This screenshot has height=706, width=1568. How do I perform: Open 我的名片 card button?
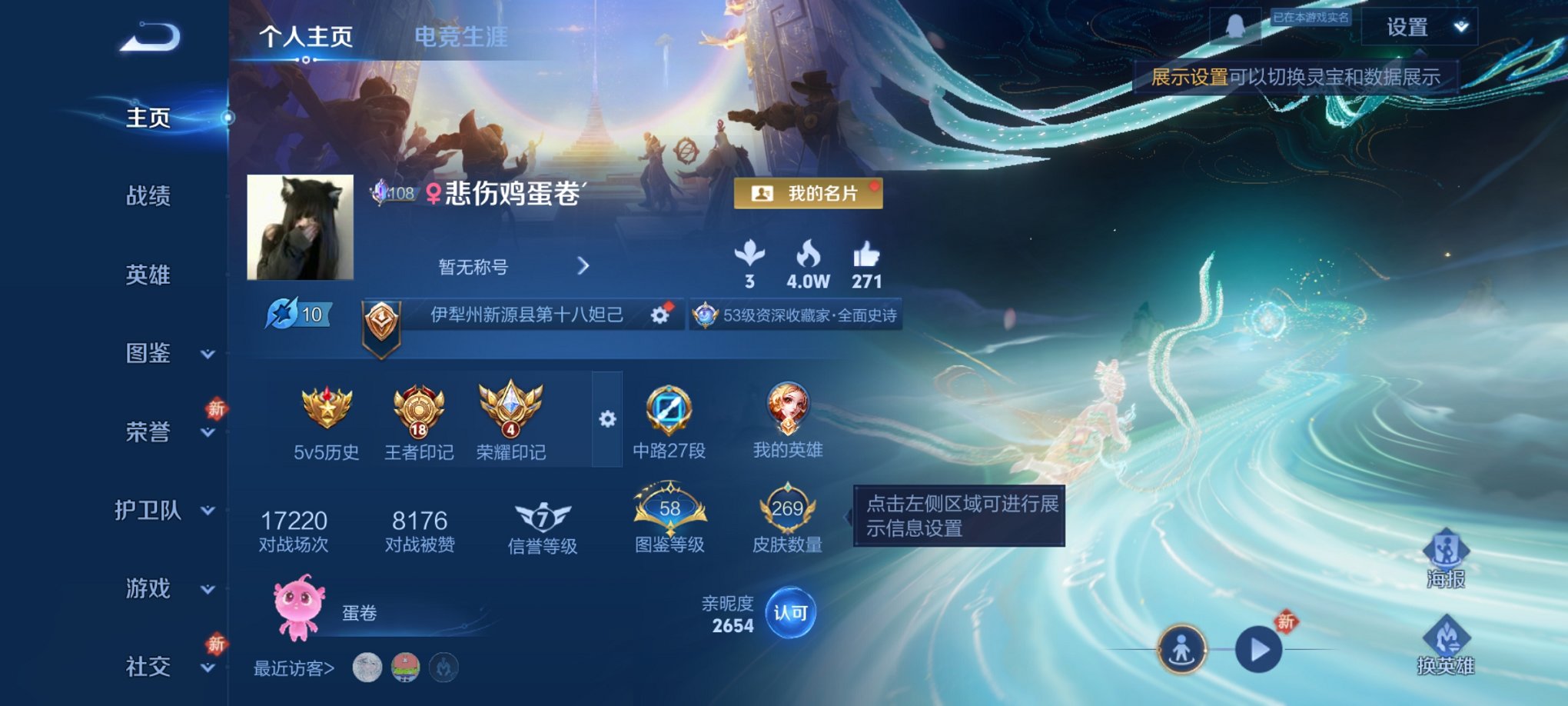[x=809, y=194]
